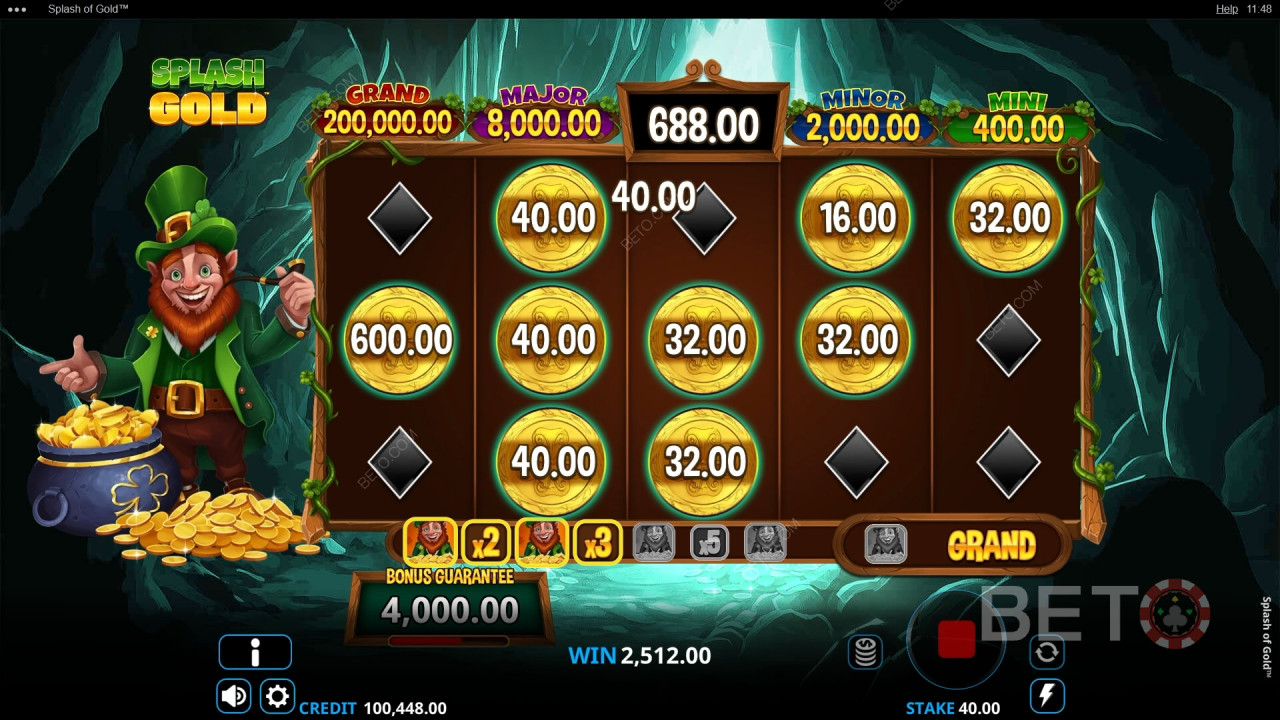Screen dimensions: 1280x720
Task: Select the 600.00 gold coin symbol
Action: pyautogui.click(x=400, y=340)
